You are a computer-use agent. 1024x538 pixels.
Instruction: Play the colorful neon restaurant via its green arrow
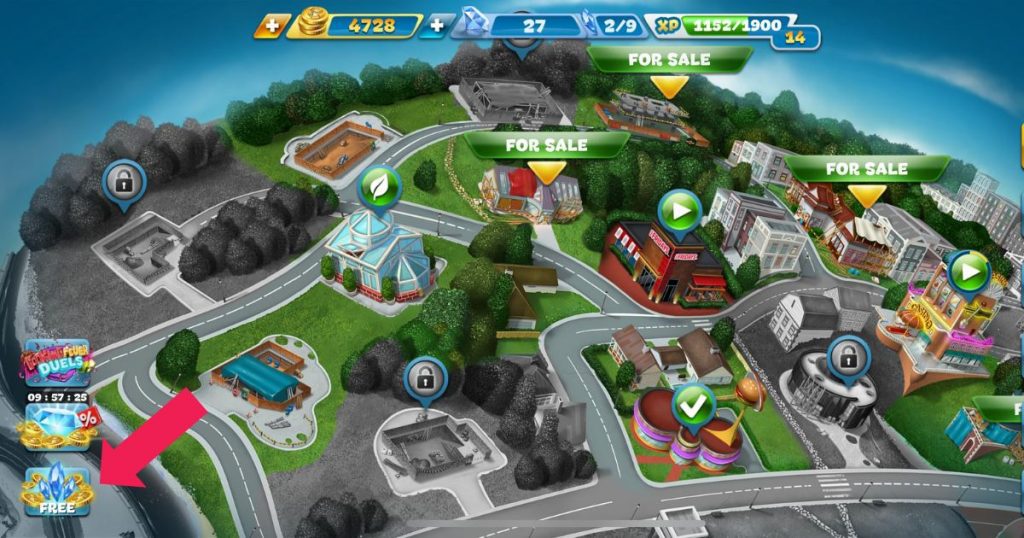pos(968,270)
